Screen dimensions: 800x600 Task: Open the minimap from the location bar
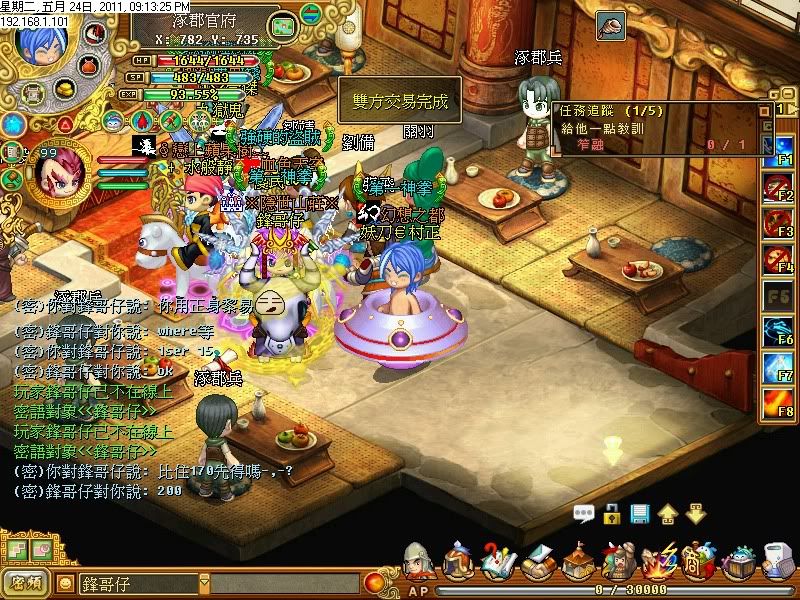(283, 23)
